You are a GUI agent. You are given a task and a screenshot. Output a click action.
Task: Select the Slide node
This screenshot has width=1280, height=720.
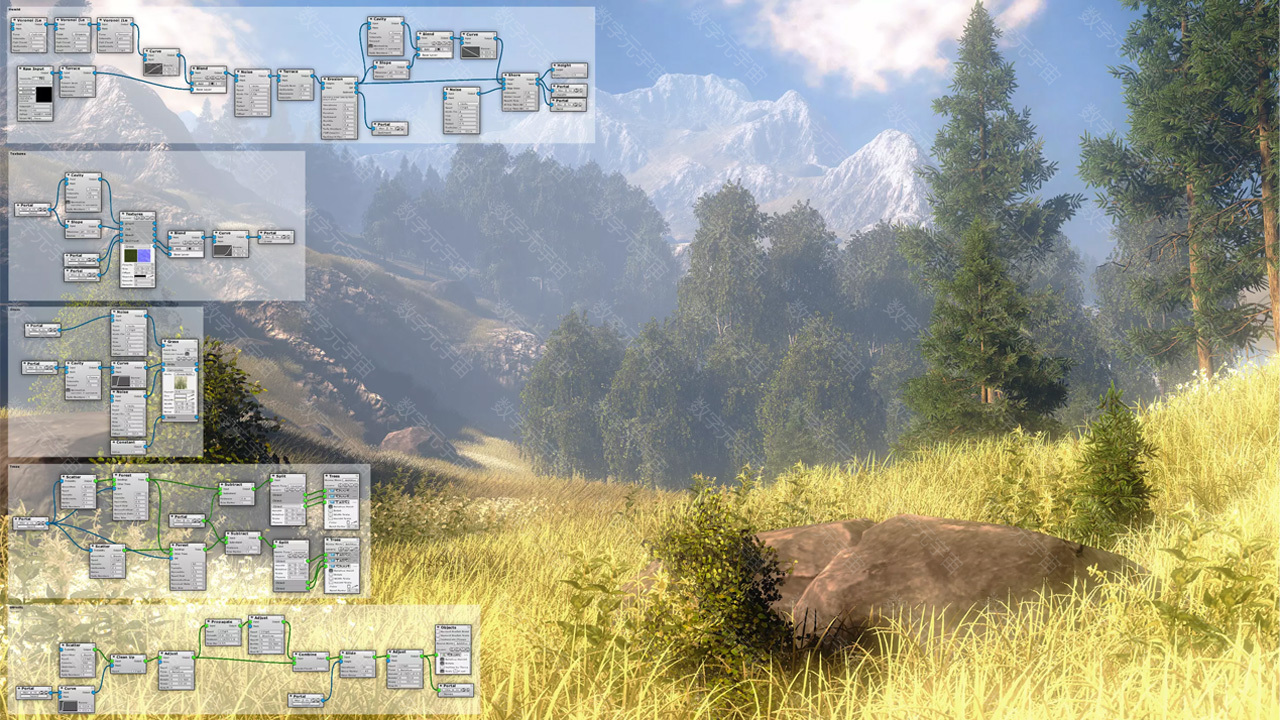[x=357, y=655]
